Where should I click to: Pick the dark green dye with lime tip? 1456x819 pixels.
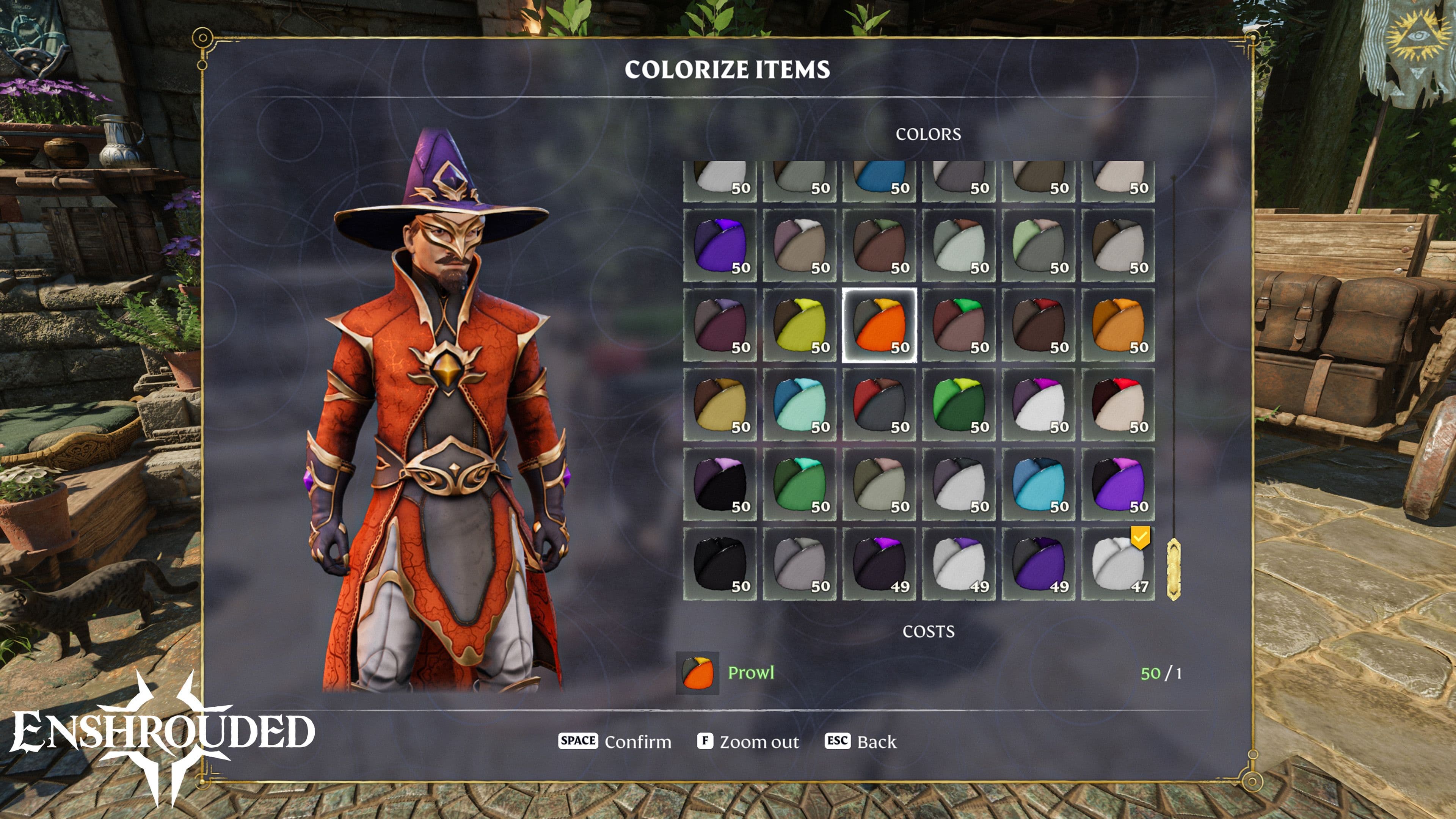[959, 405]
